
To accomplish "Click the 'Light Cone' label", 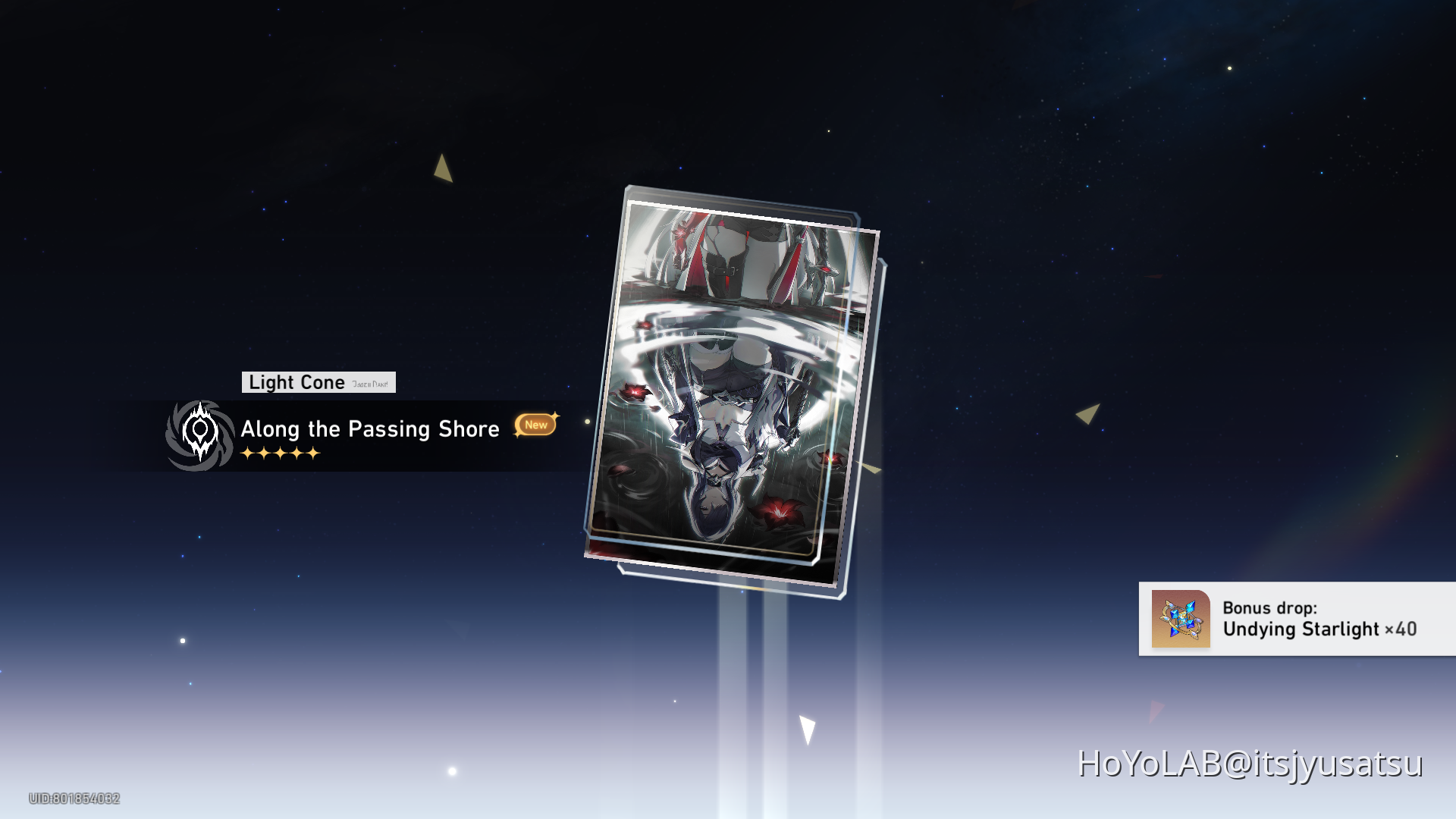I will pos(297,382).
